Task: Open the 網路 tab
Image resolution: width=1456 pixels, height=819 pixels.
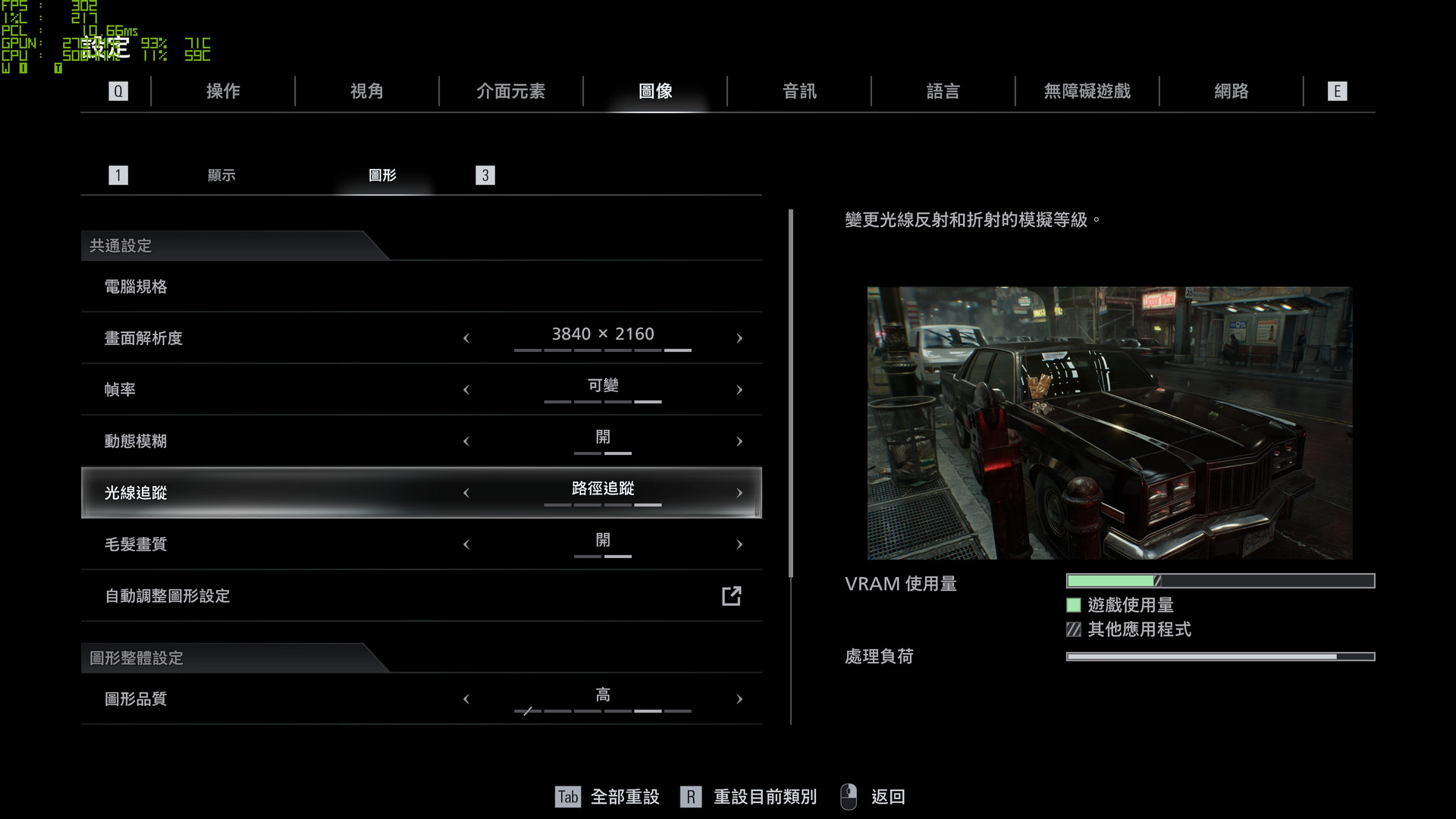Action: (1231, 92)
